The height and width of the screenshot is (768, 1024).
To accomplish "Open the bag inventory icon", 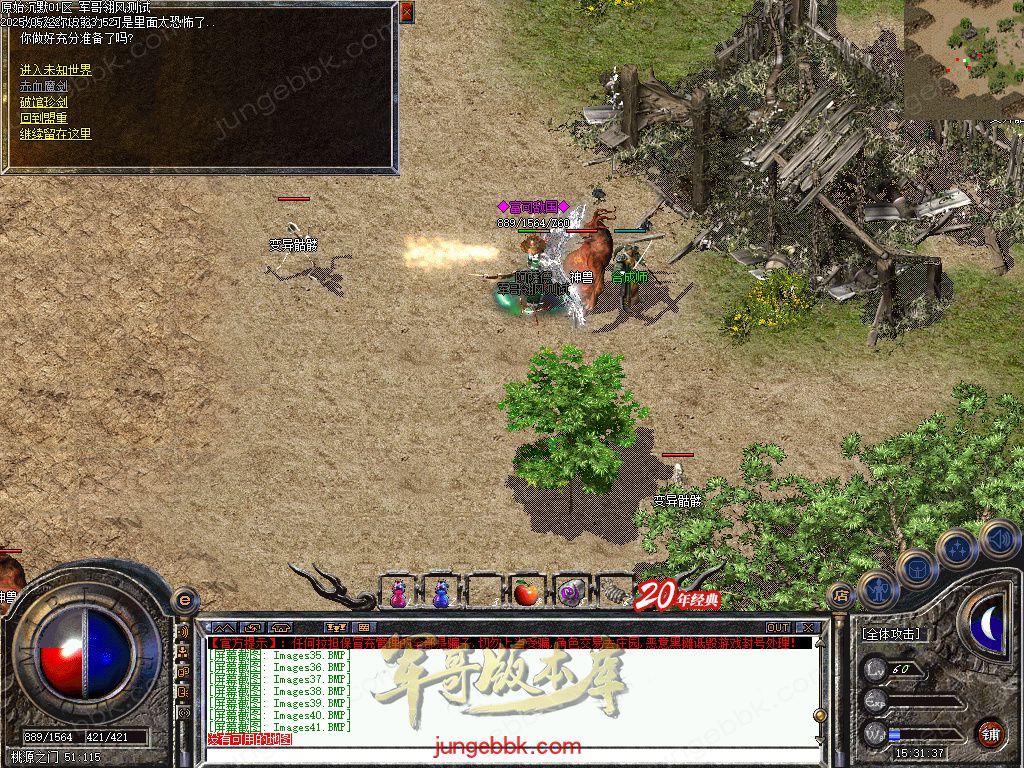I will pos(917,568).
